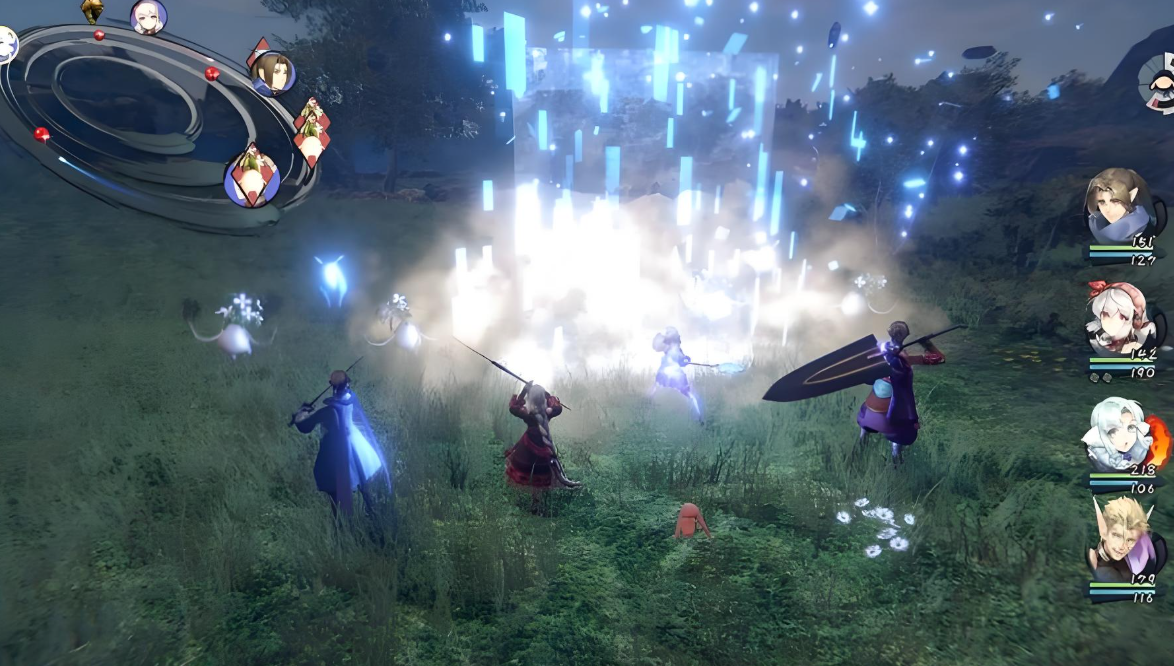The height and width of the screenshot is (666, 1174).
Task: Open the segmented circular gauge in the corner
Action: coord(1158,81)
